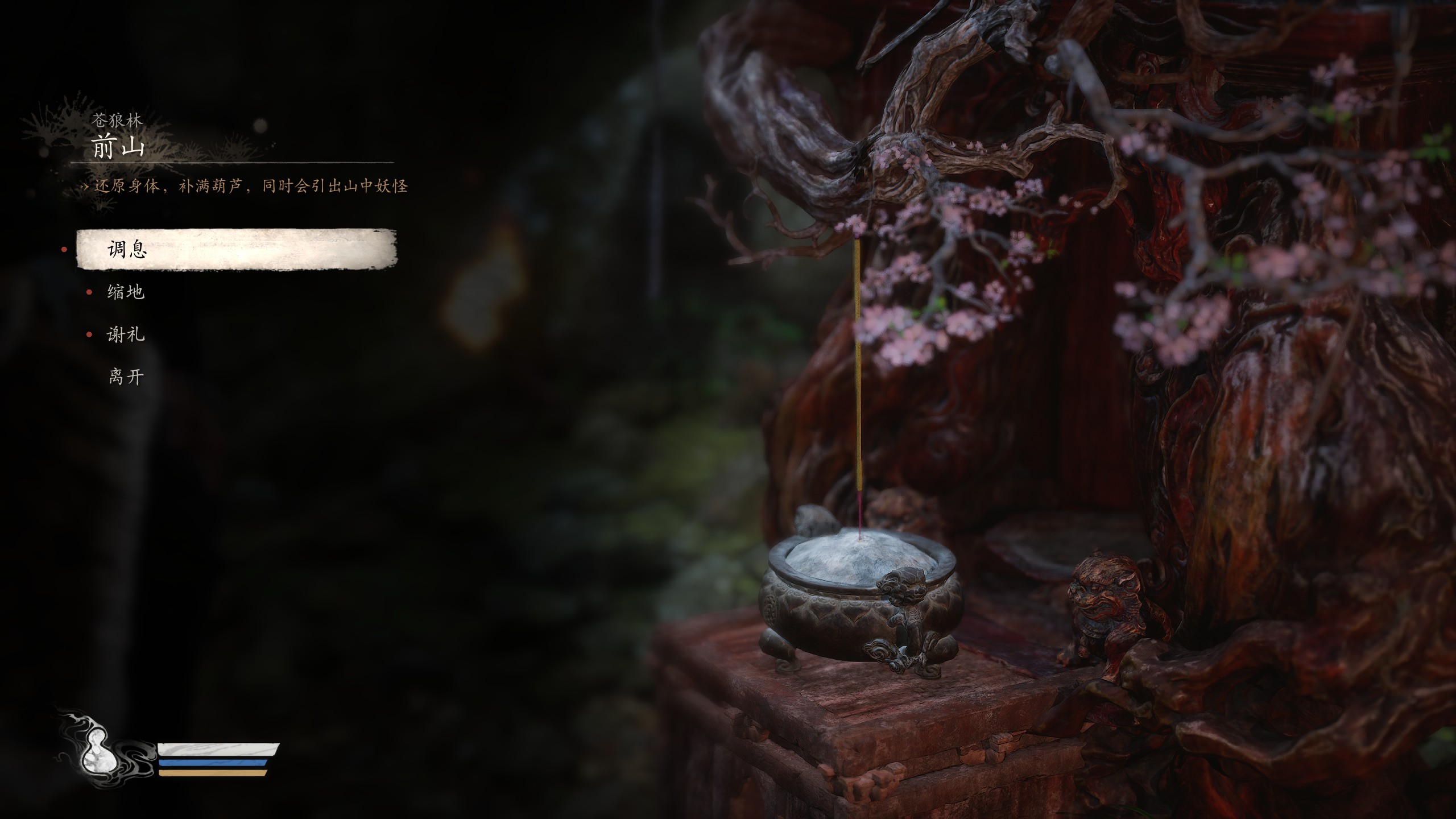Choose 缩地 to fast travel

pyautogui.click(x=126, y=292)
